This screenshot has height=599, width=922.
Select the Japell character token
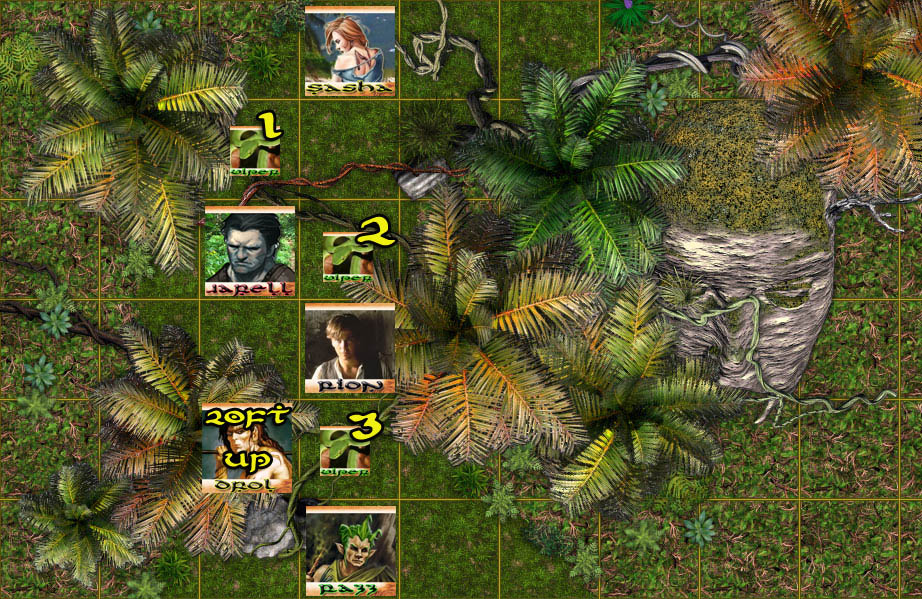pos(249,251)
